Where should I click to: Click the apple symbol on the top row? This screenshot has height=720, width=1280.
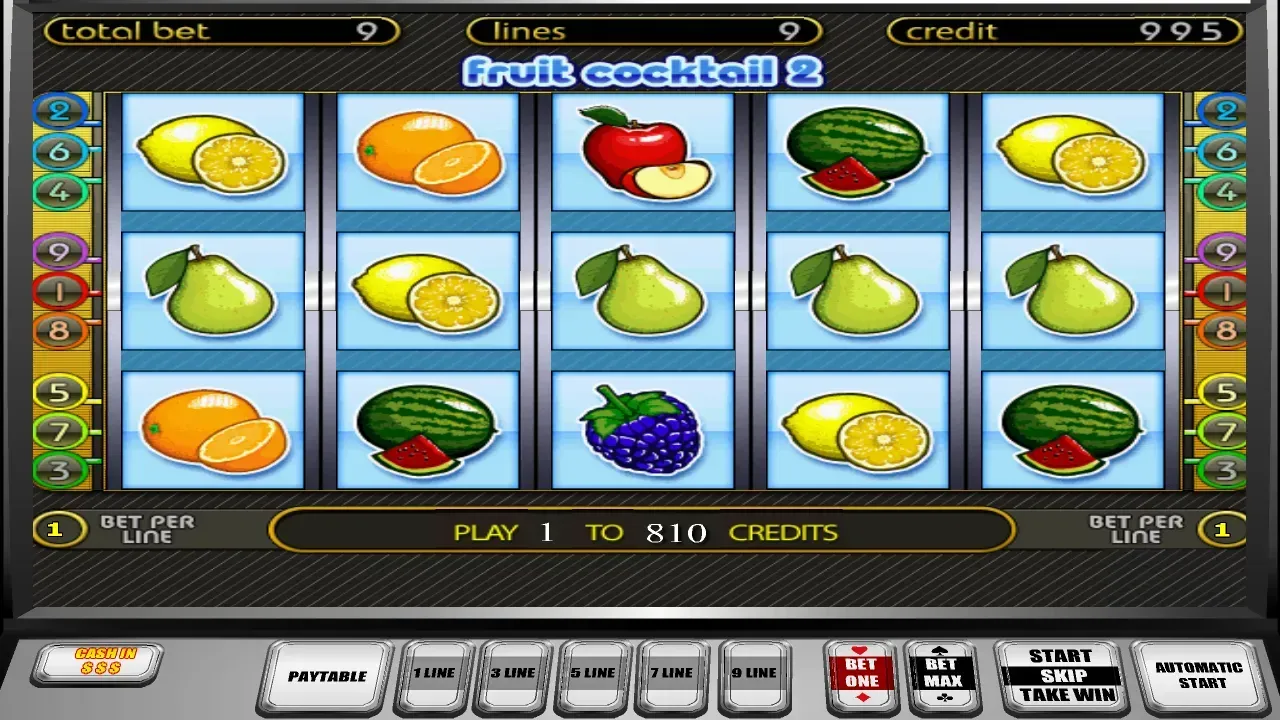coord(641,152)
